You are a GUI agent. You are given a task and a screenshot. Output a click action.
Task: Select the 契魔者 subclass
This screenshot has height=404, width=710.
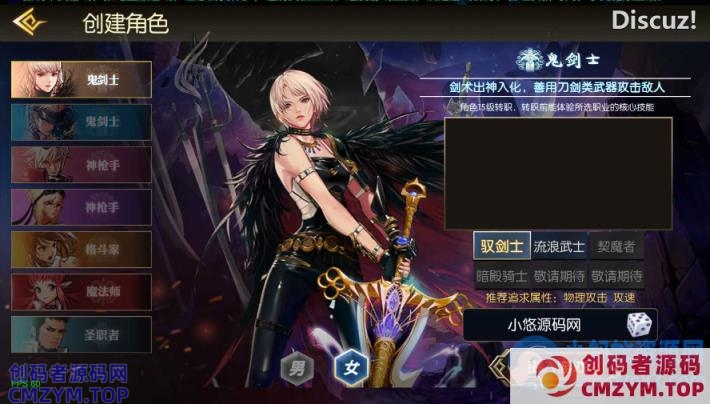click(616, 246)
